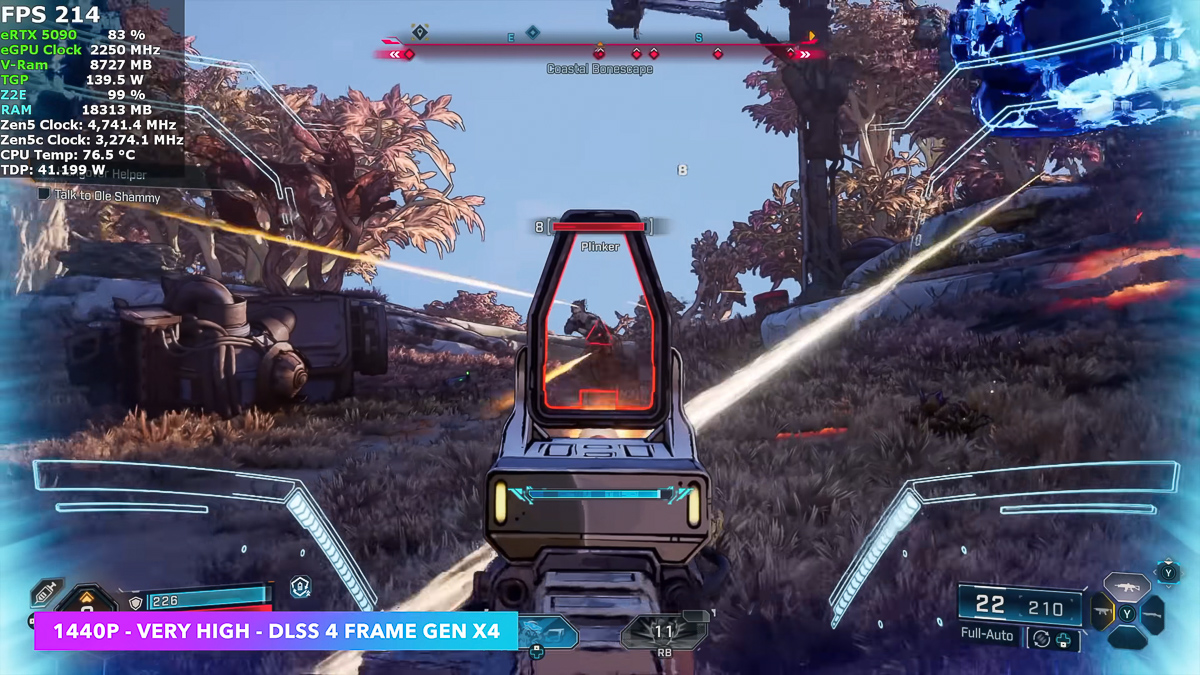Viewport: 1200px width, 675px height.
Task: Click the 1440P Very High DLSS banner
Action: click(x=276, y=631)
